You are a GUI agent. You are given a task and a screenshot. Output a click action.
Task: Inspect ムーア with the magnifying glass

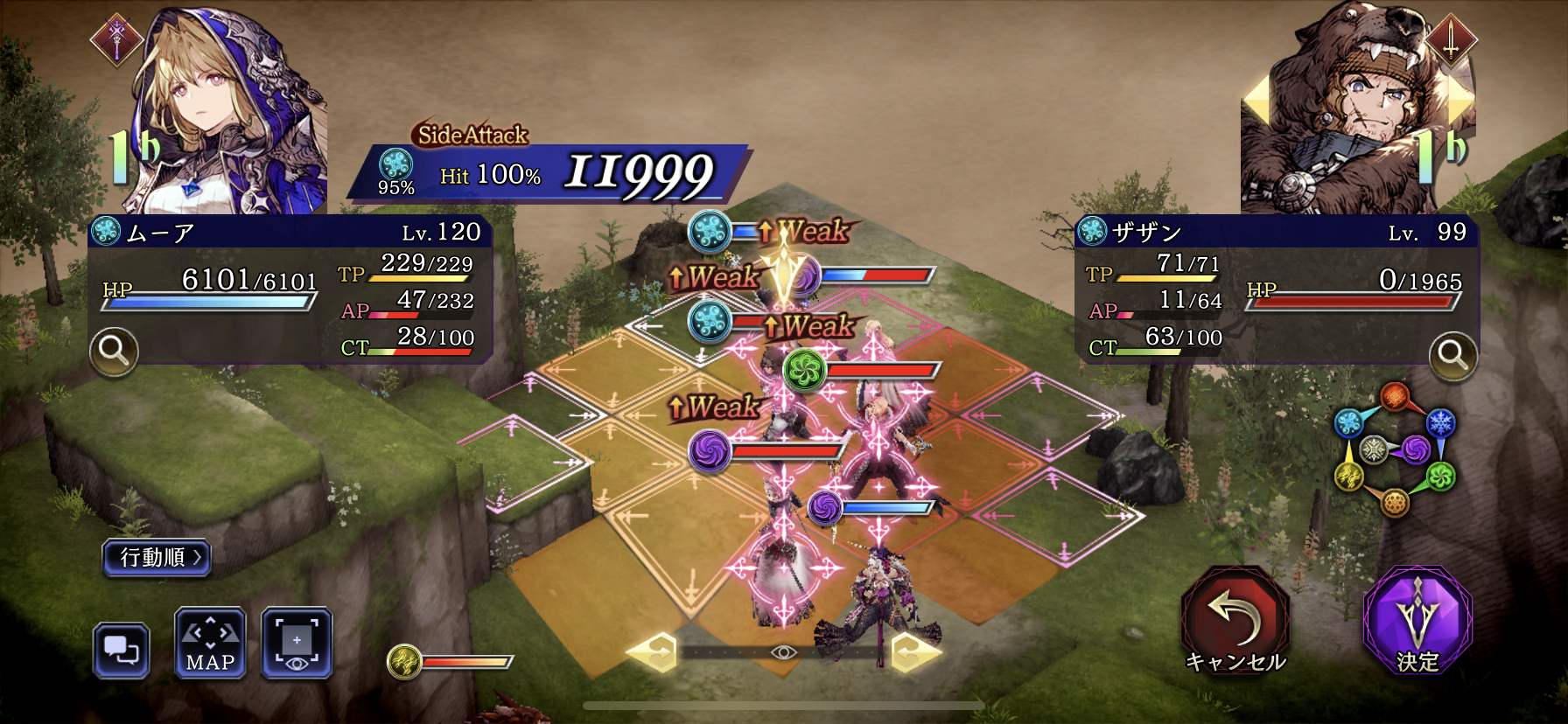pos(114,352)
